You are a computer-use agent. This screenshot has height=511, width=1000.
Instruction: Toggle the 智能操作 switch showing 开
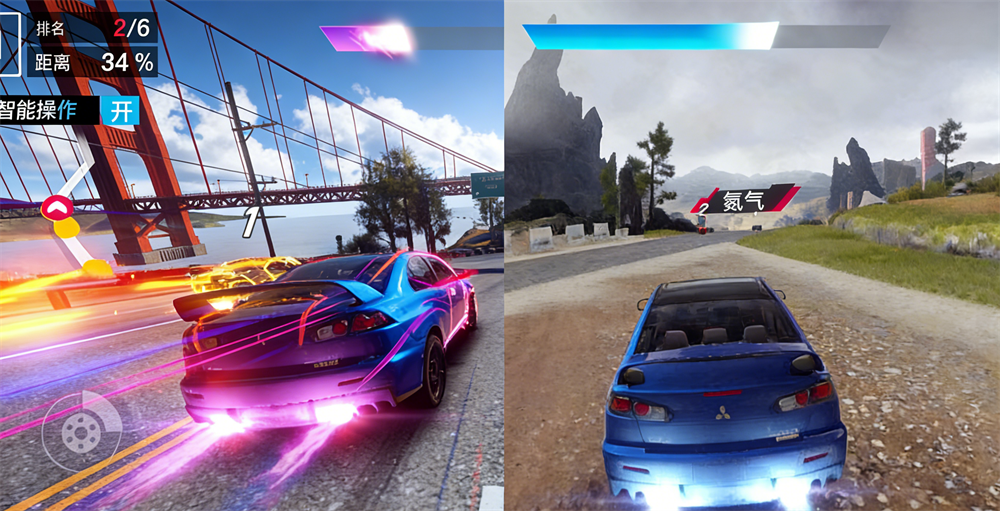pyautogui.click(x=119, y=110)
